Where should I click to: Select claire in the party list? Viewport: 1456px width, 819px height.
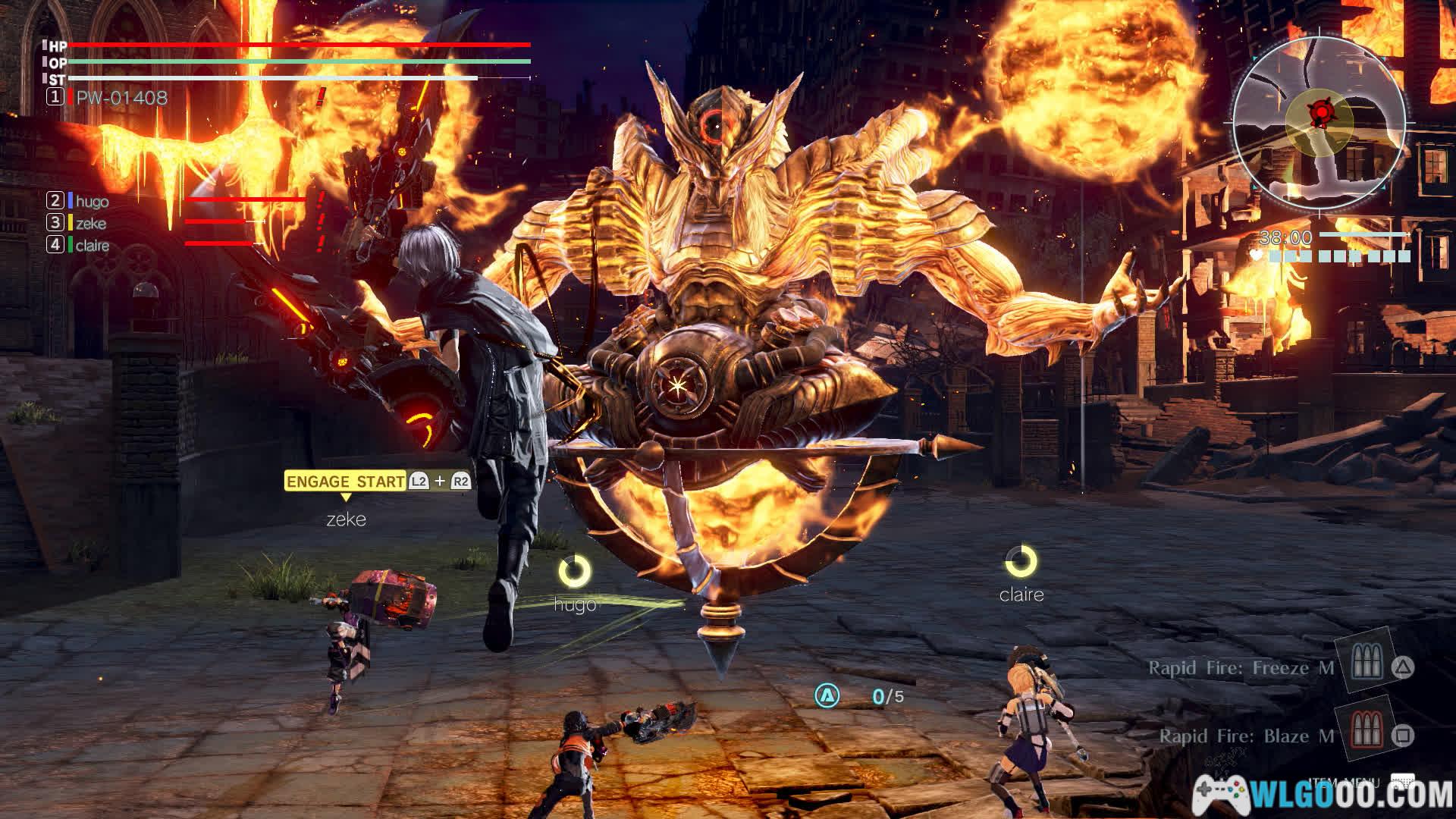coord(92,246)
